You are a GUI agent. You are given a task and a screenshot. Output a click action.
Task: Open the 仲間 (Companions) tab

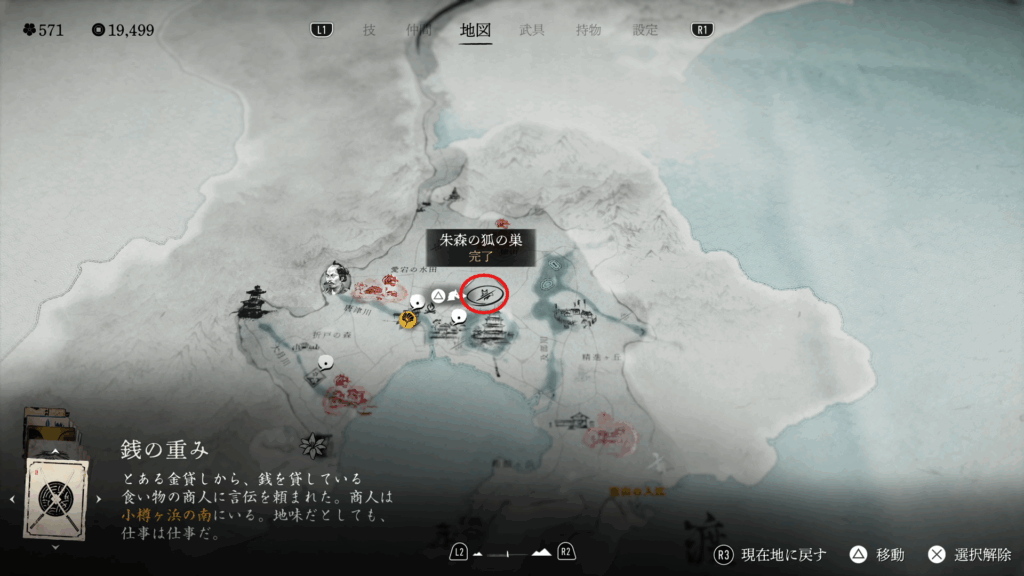420,30
